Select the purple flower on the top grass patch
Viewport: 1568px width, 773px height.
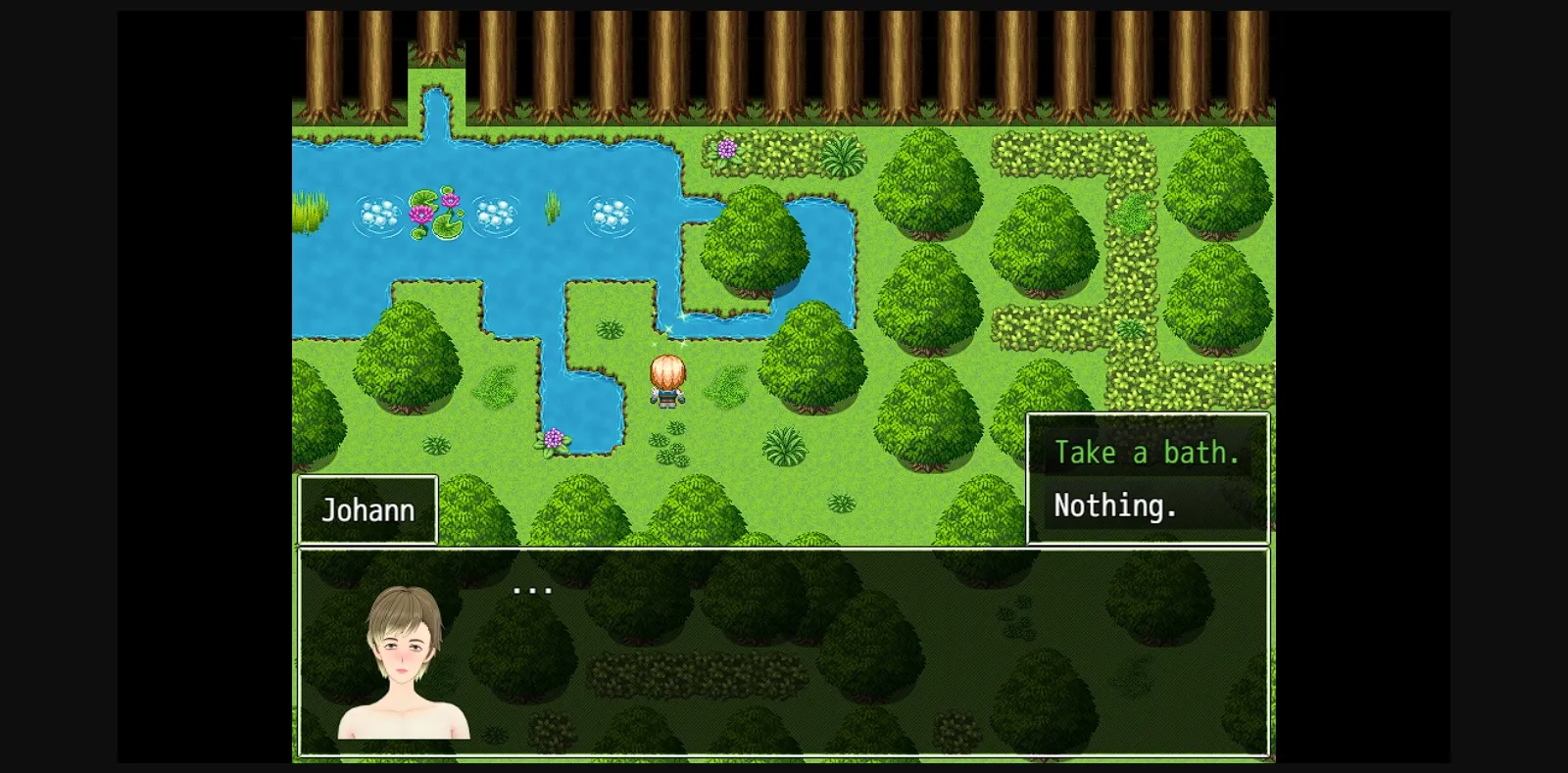(726, 149)
